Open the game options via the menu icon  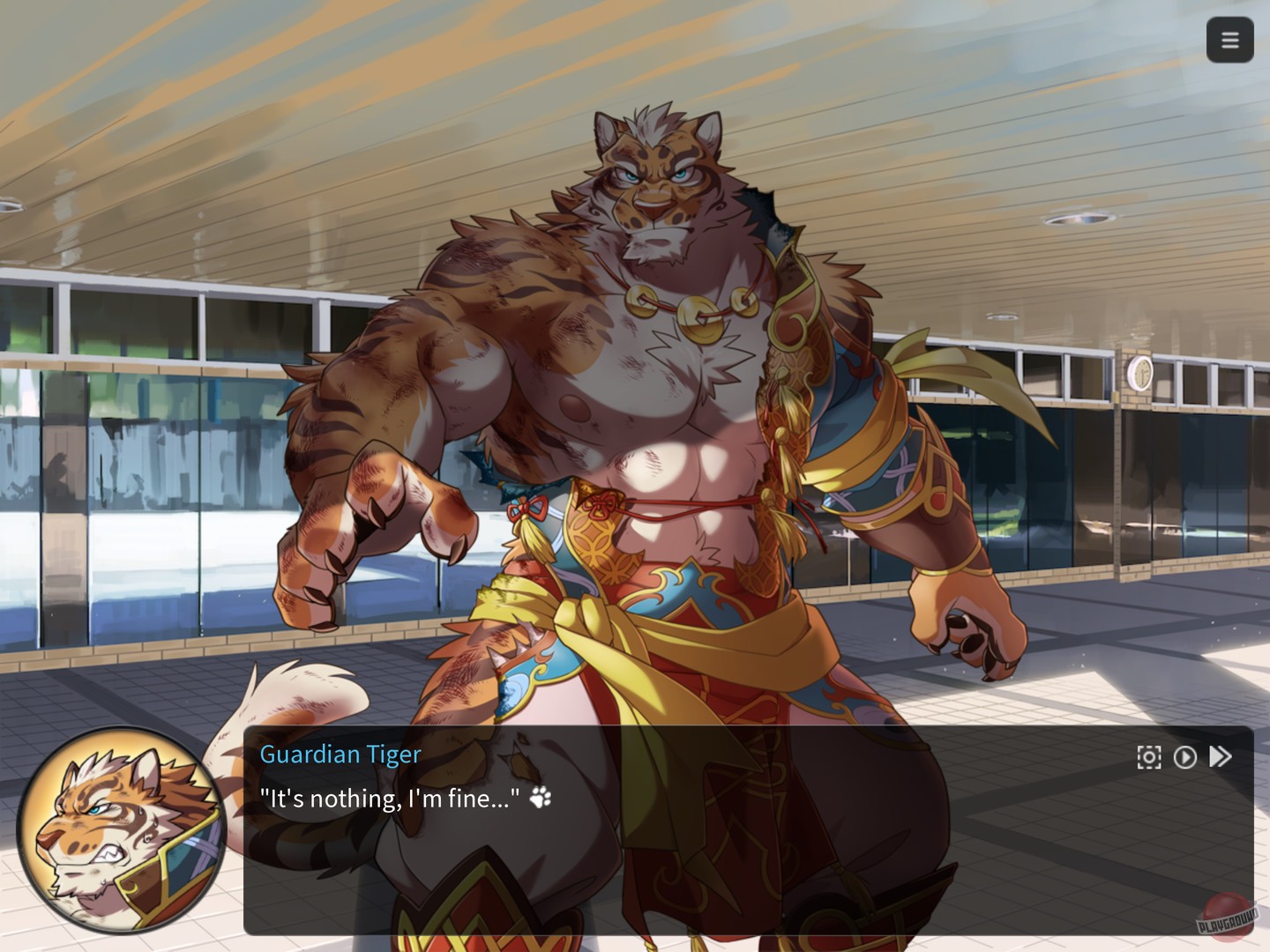click(x=1230, y=40)
